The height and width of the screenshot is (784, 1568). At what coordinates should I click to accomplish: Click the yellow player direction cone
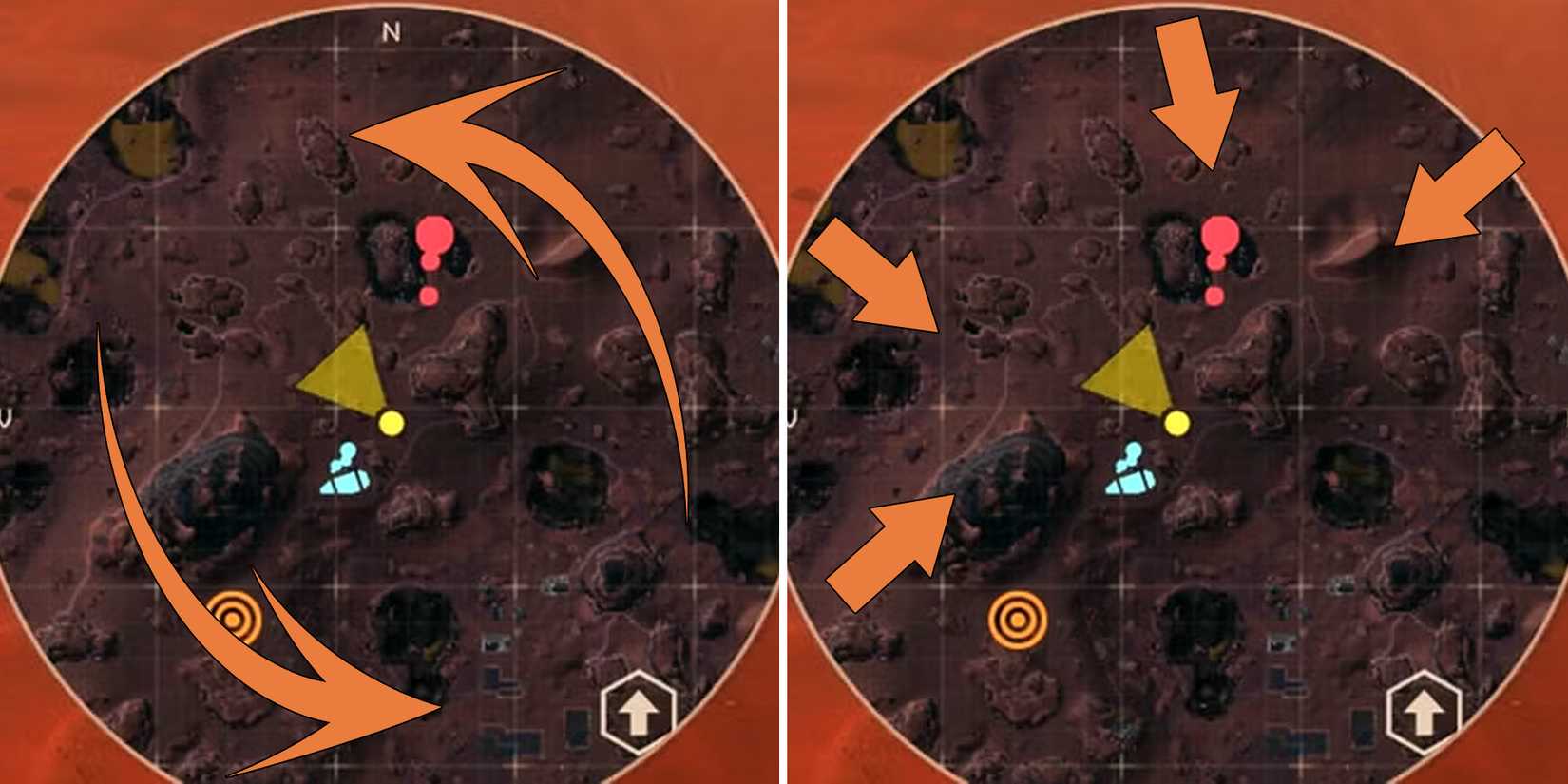coord(342,371)
